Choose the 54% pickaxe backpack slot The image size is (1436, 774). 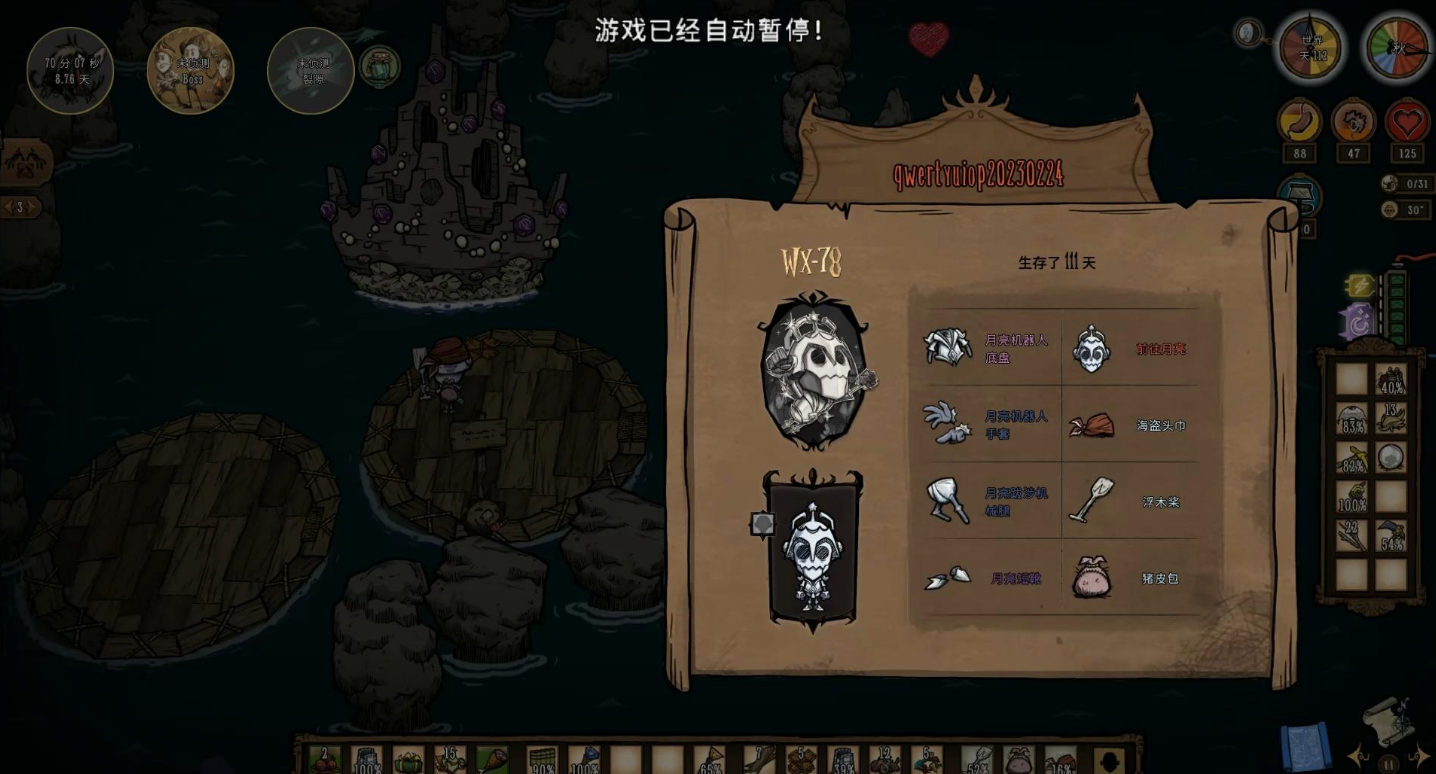[1390, 536]
